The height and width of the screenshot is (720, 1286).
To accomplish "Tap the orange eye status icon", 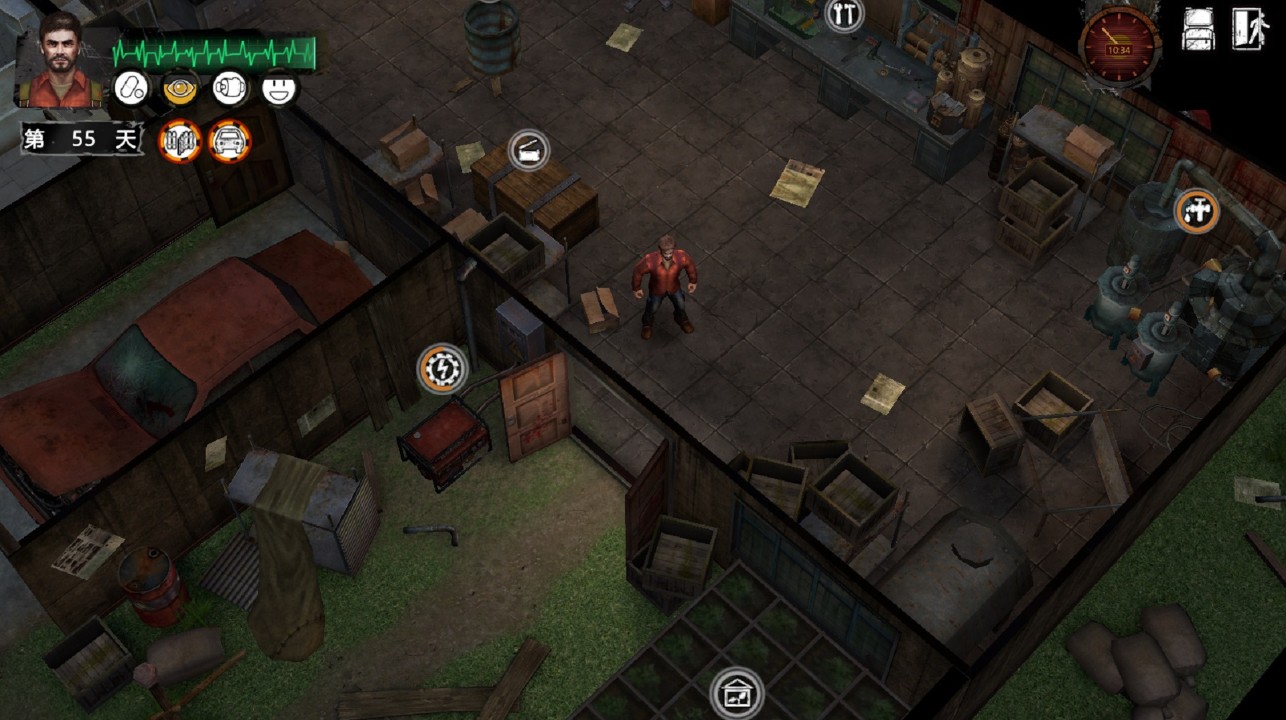I will [180, 88].
